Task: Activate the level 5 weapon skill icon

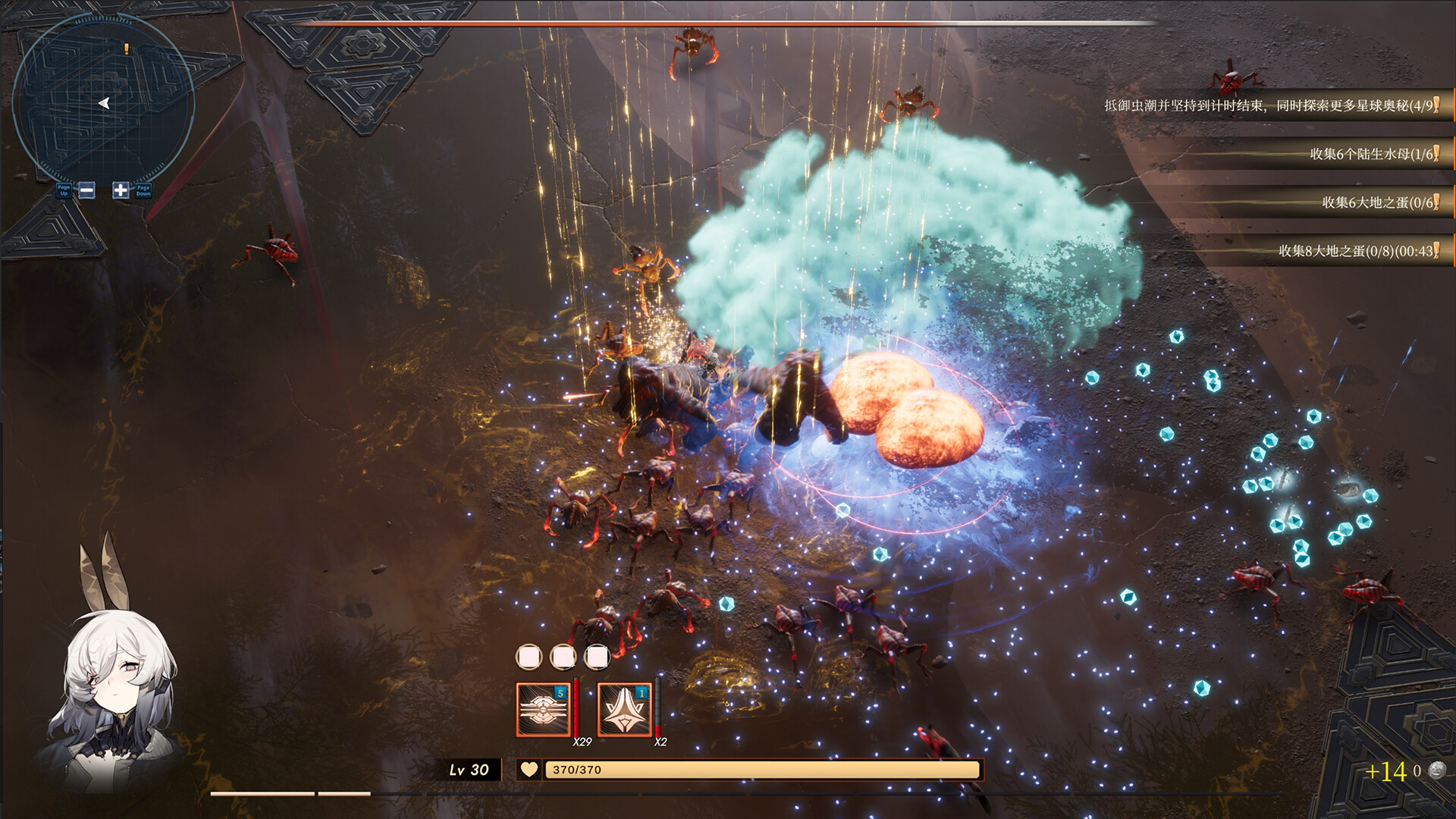Action: [543, 710]
